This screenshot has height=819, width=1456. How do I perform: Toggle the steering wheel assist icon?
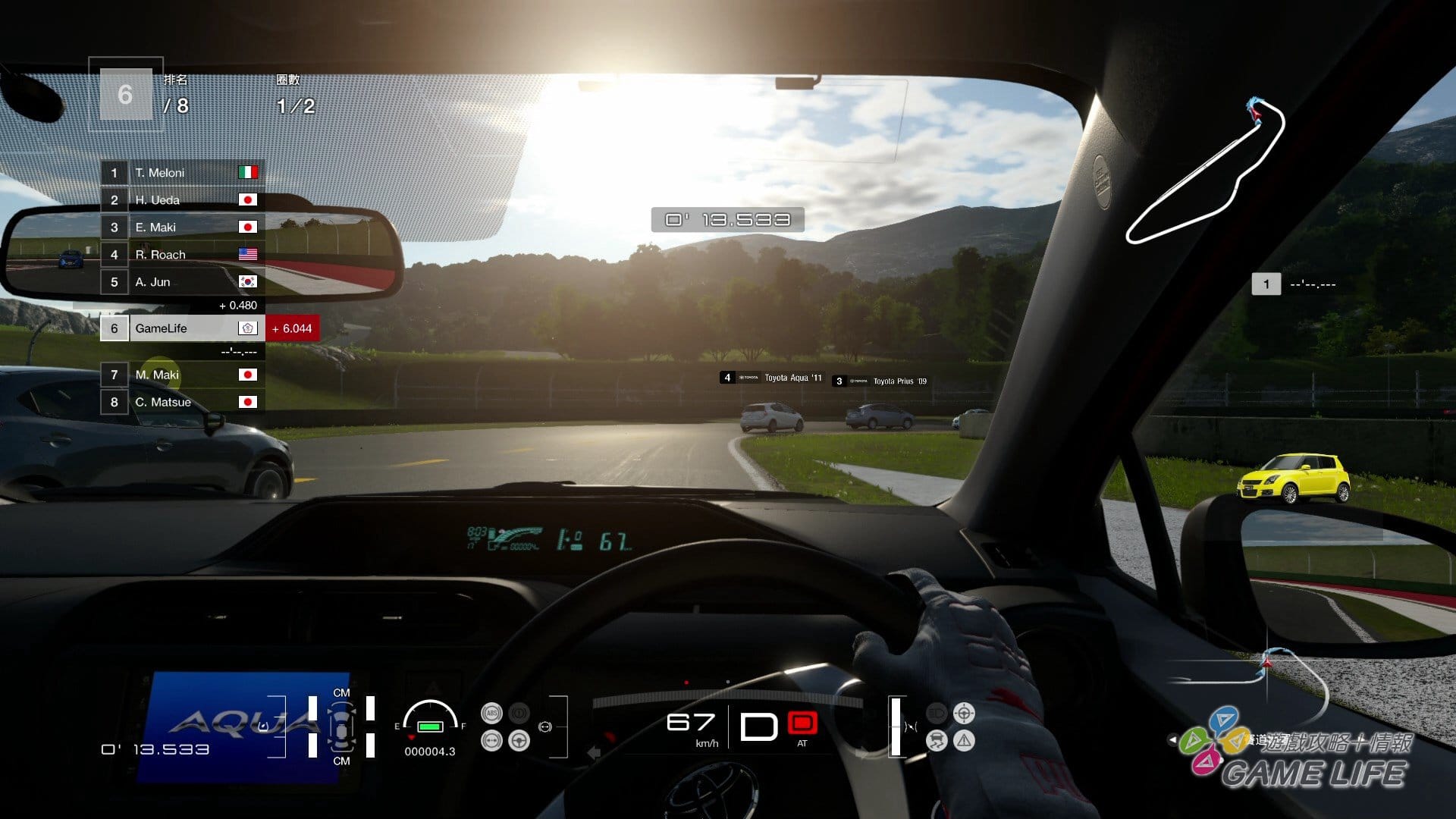click(x=519, y=740)
